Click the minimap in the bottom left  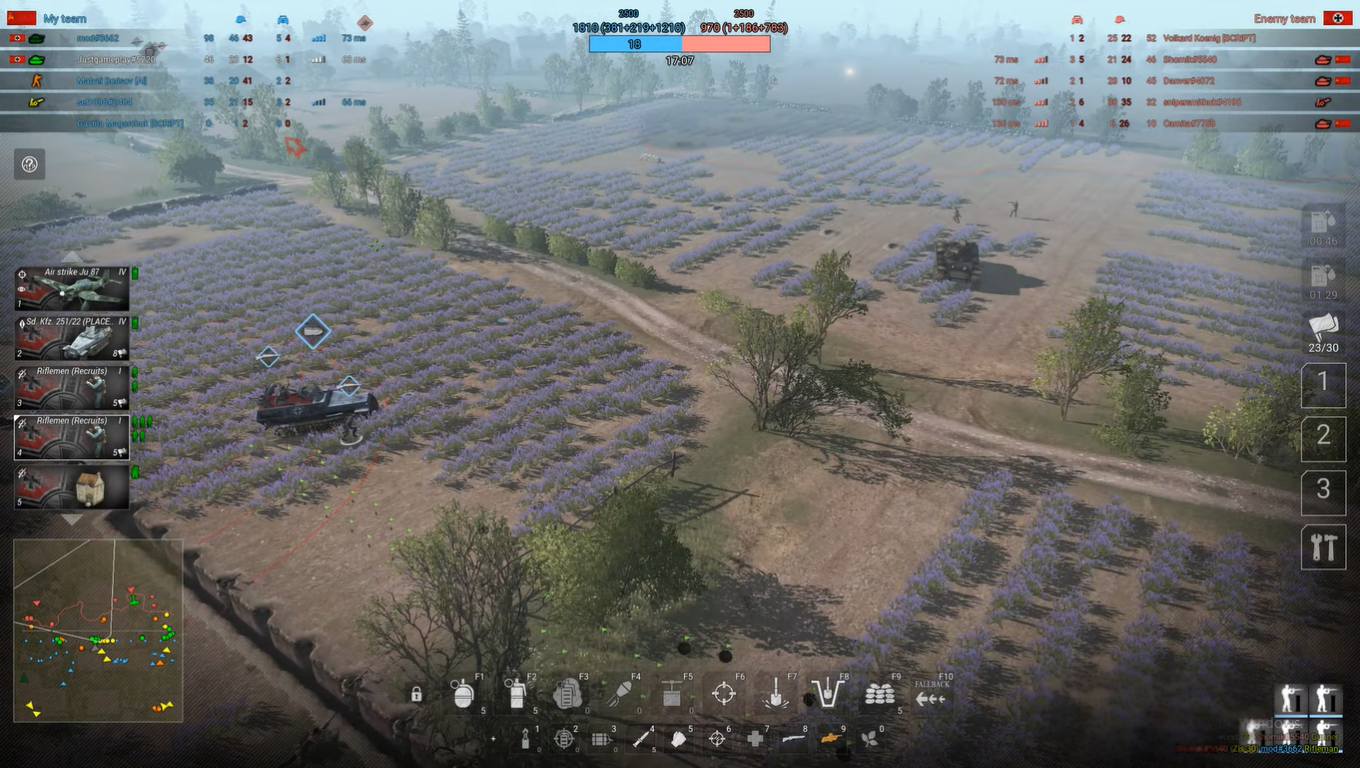click(x=97, y=630)
